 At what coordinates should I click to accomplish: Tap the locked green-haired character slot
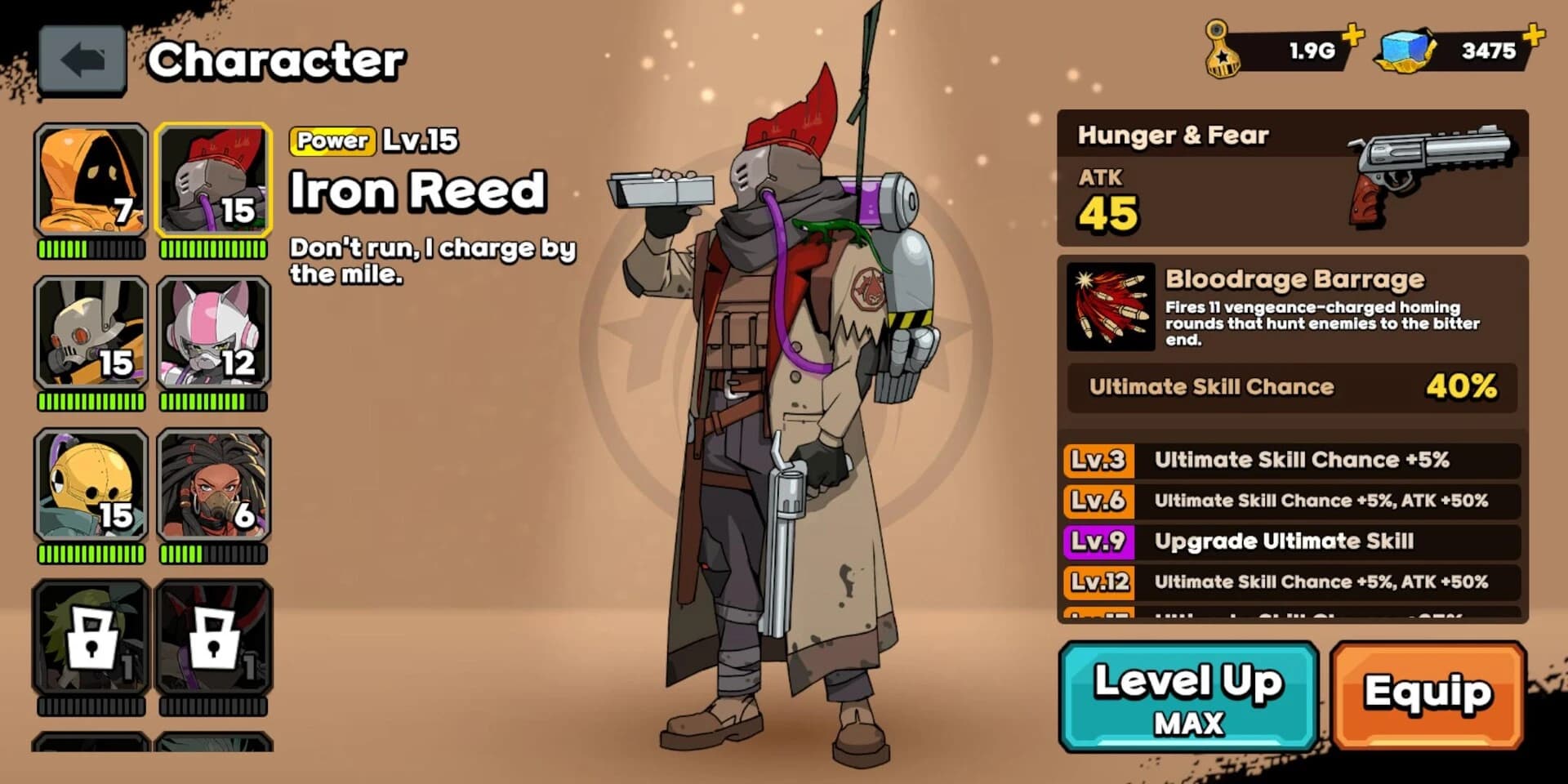(91, 637)
